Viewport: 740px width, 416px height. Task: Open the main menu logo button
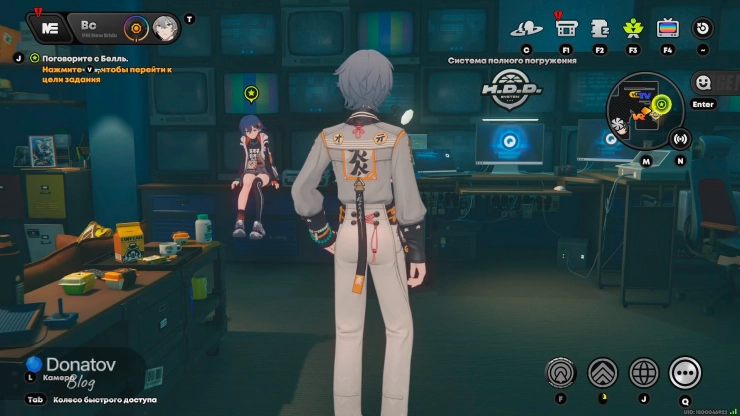coord(47,27)
